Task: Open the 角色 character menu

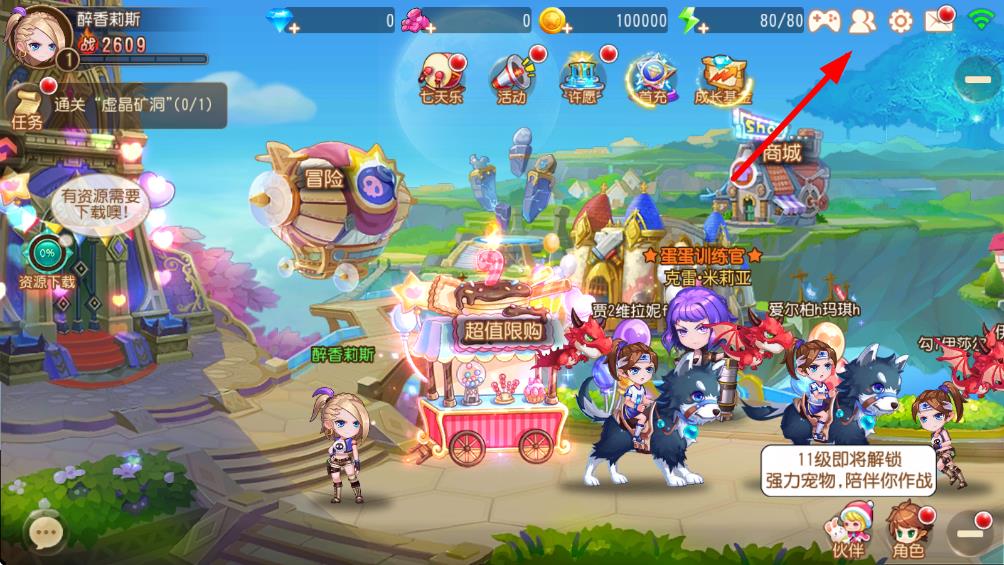Action: [908, 531]
